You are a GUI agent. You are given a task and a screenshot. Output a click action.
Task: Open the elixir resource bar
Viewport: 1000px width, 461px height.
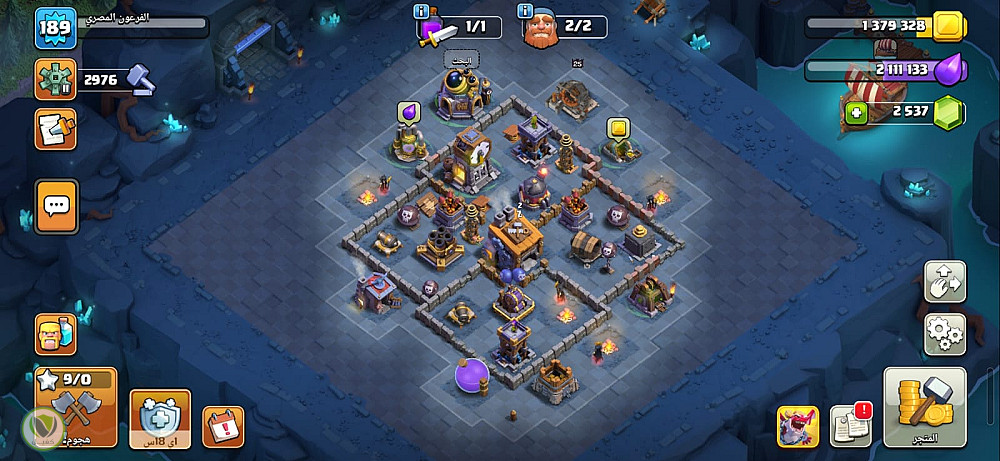880,69
